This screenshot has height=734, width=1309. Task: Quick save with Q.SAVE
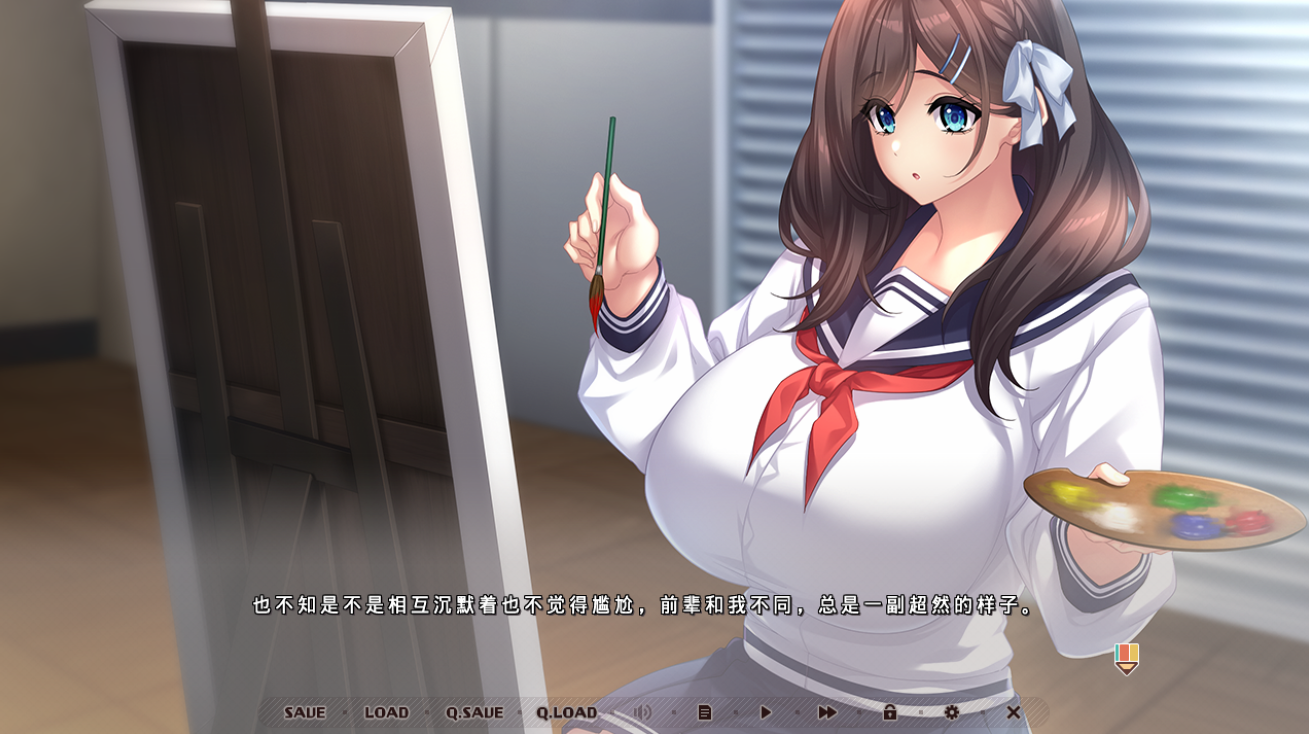474,713
